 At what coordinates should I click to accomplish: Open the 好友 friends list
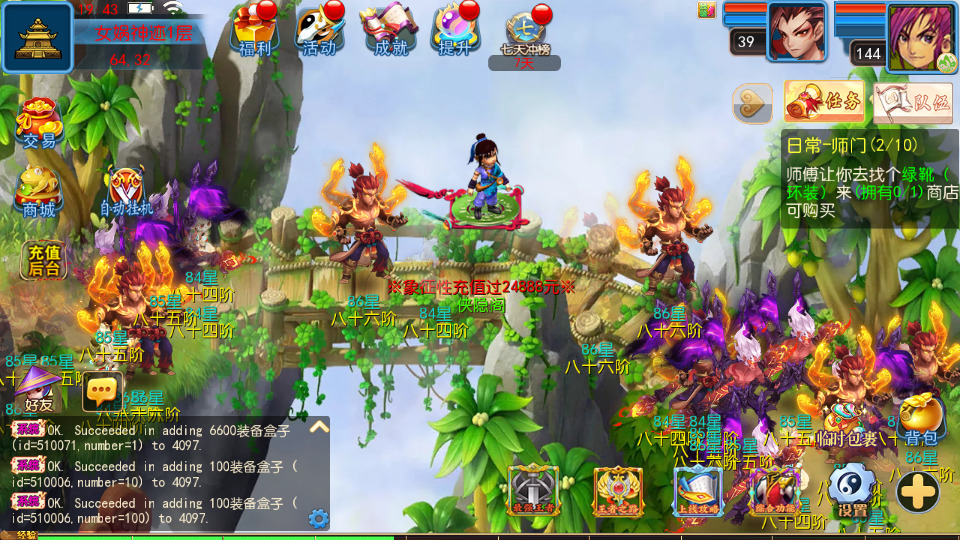click(x=38, y=388)
